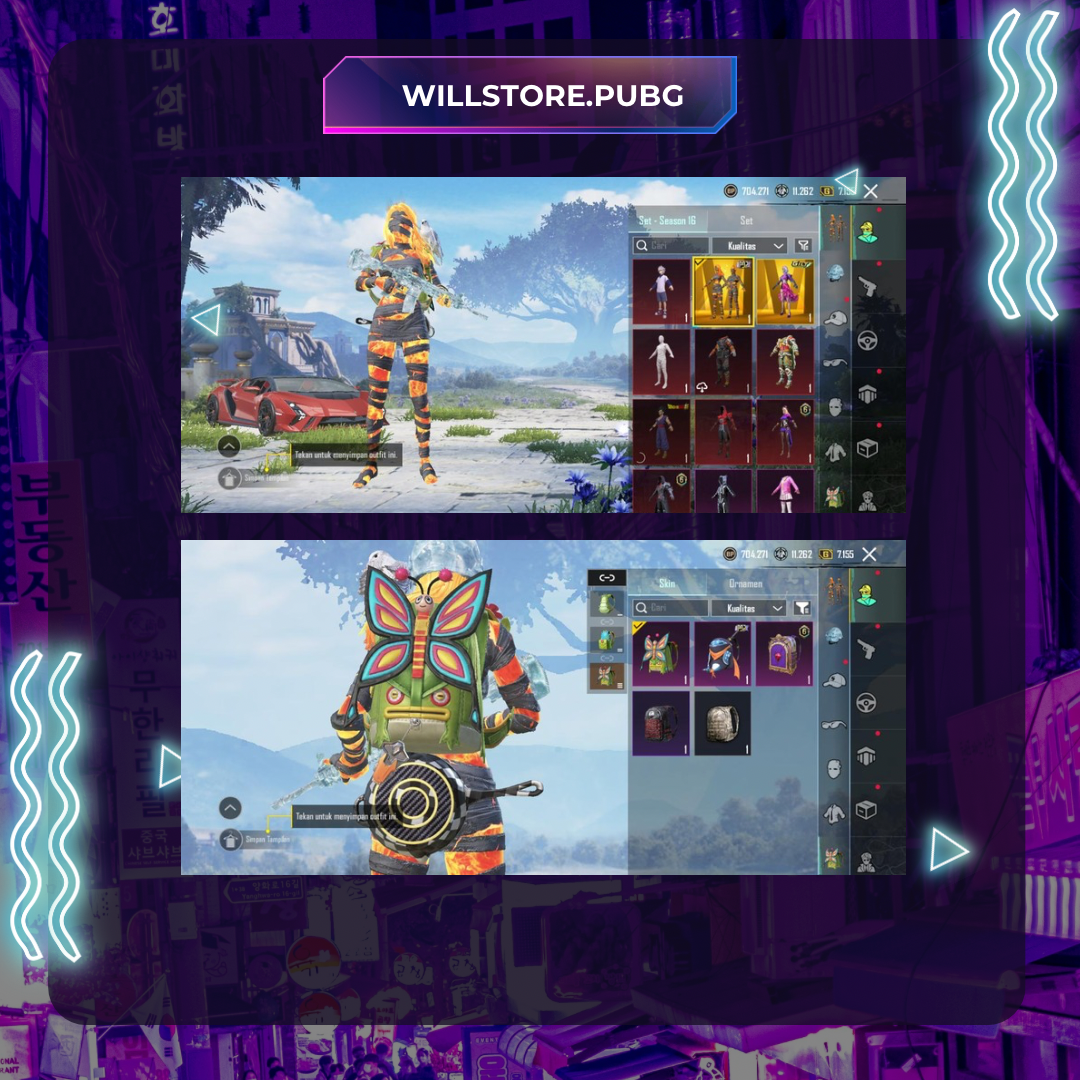Switch to the Skin tab

(x=667, y=583)
